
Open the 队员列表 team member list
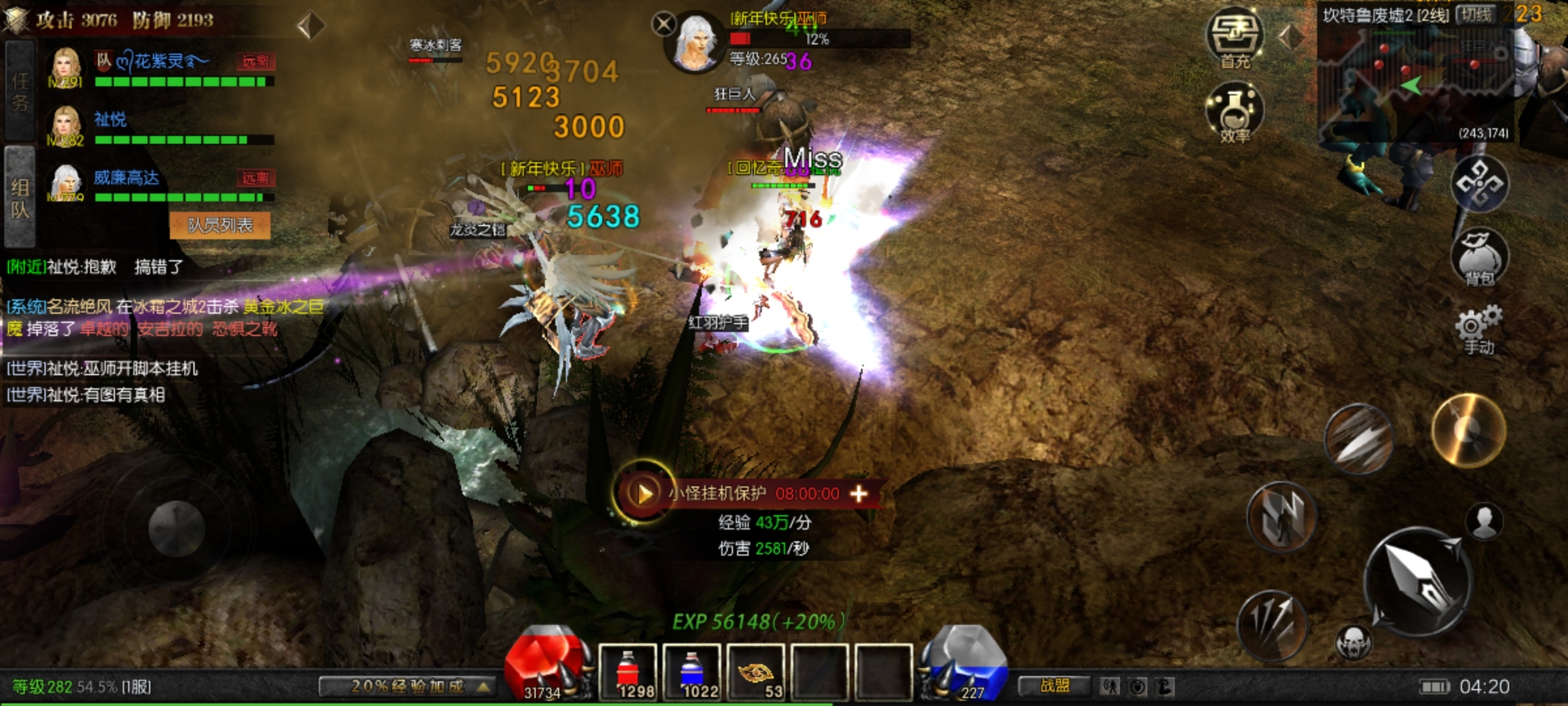click(220, 226)
